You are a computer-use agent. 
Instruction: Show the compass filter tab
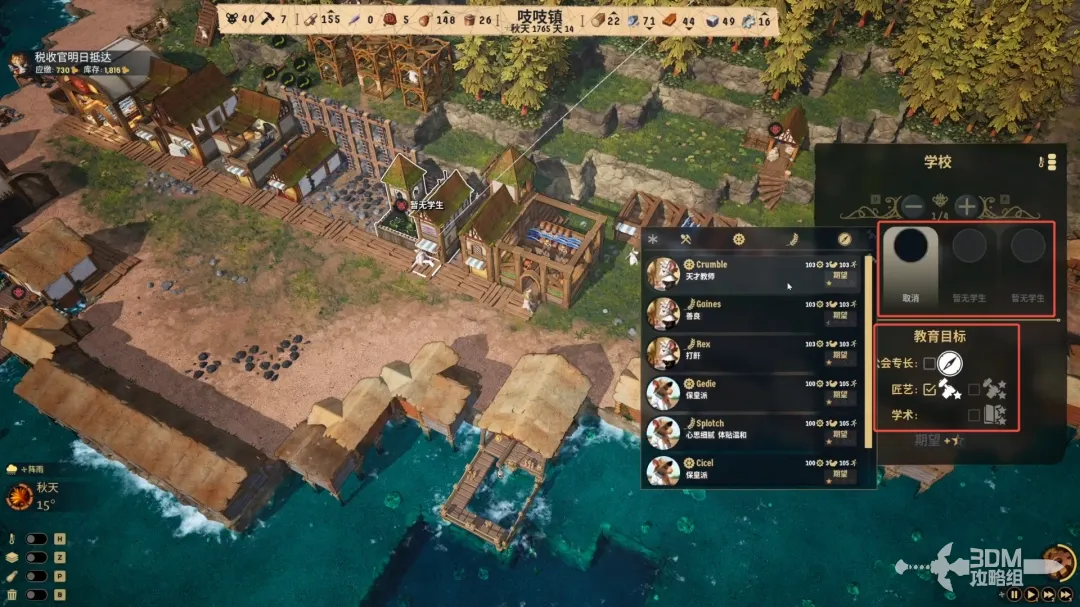coord(845,239)
